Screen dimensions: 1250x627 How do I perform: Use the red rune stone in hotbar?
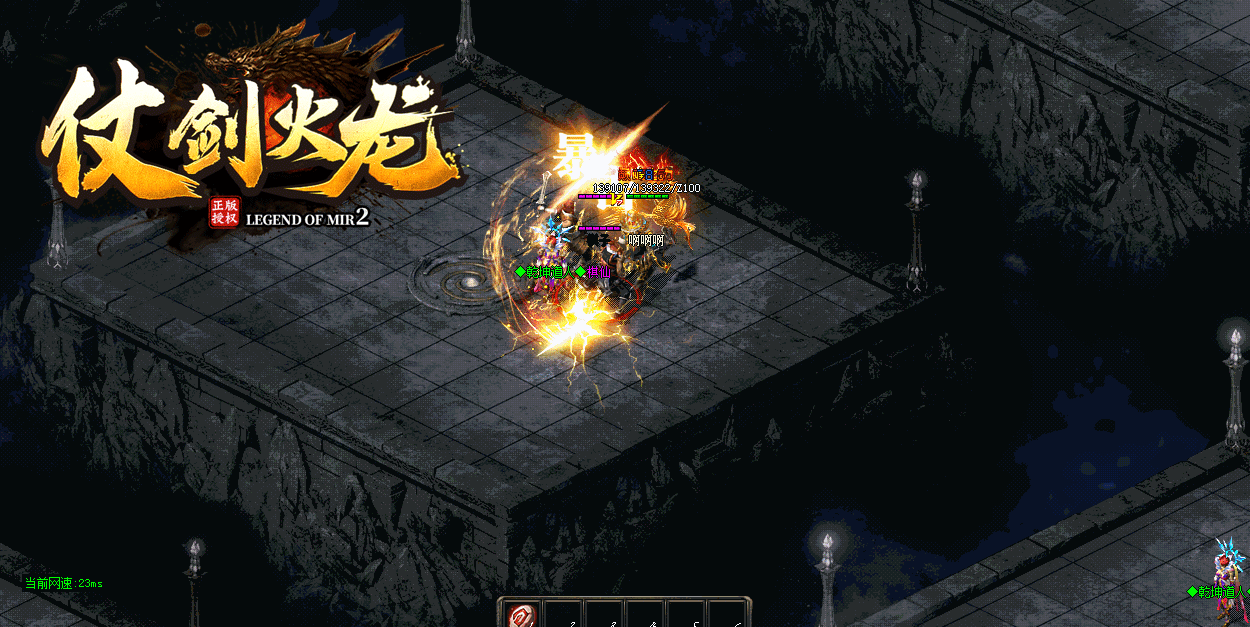click(521, 615)
